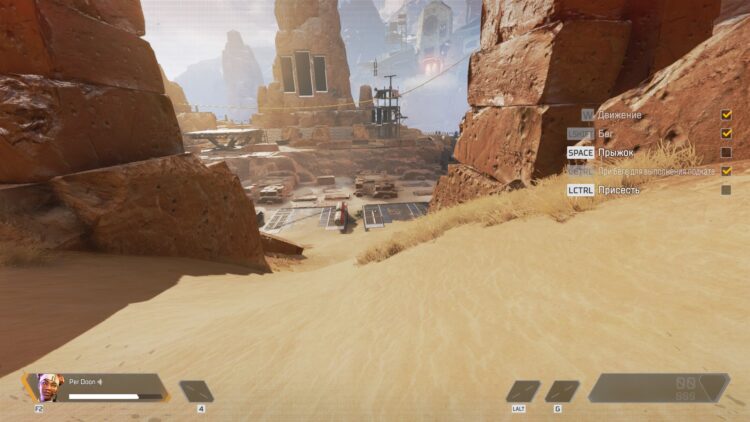Click the player legend portrait
The image size is (750, 422).
pos(49,386)
